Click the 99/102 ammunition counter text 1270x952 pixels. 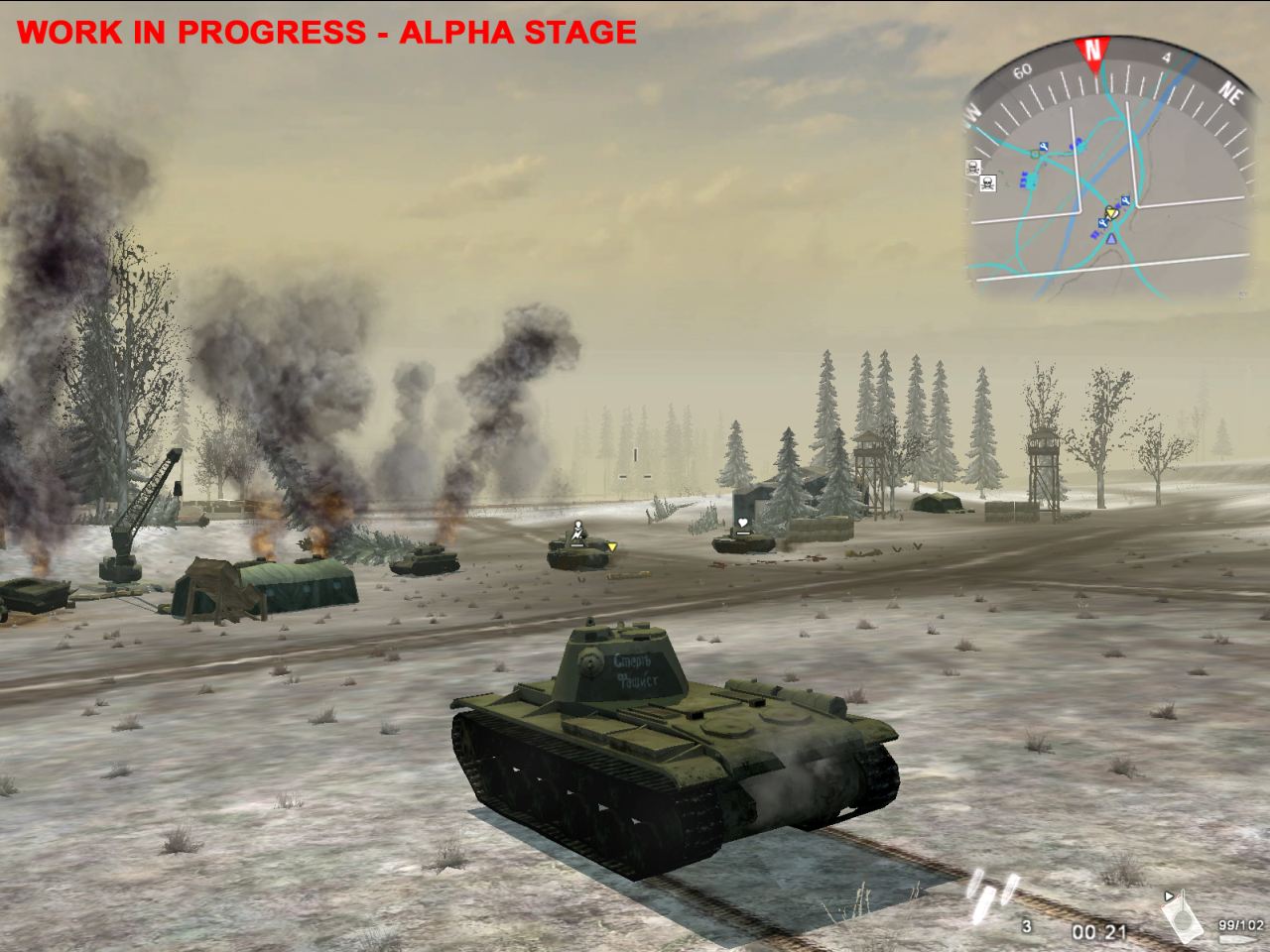[x=1240, y=924]
